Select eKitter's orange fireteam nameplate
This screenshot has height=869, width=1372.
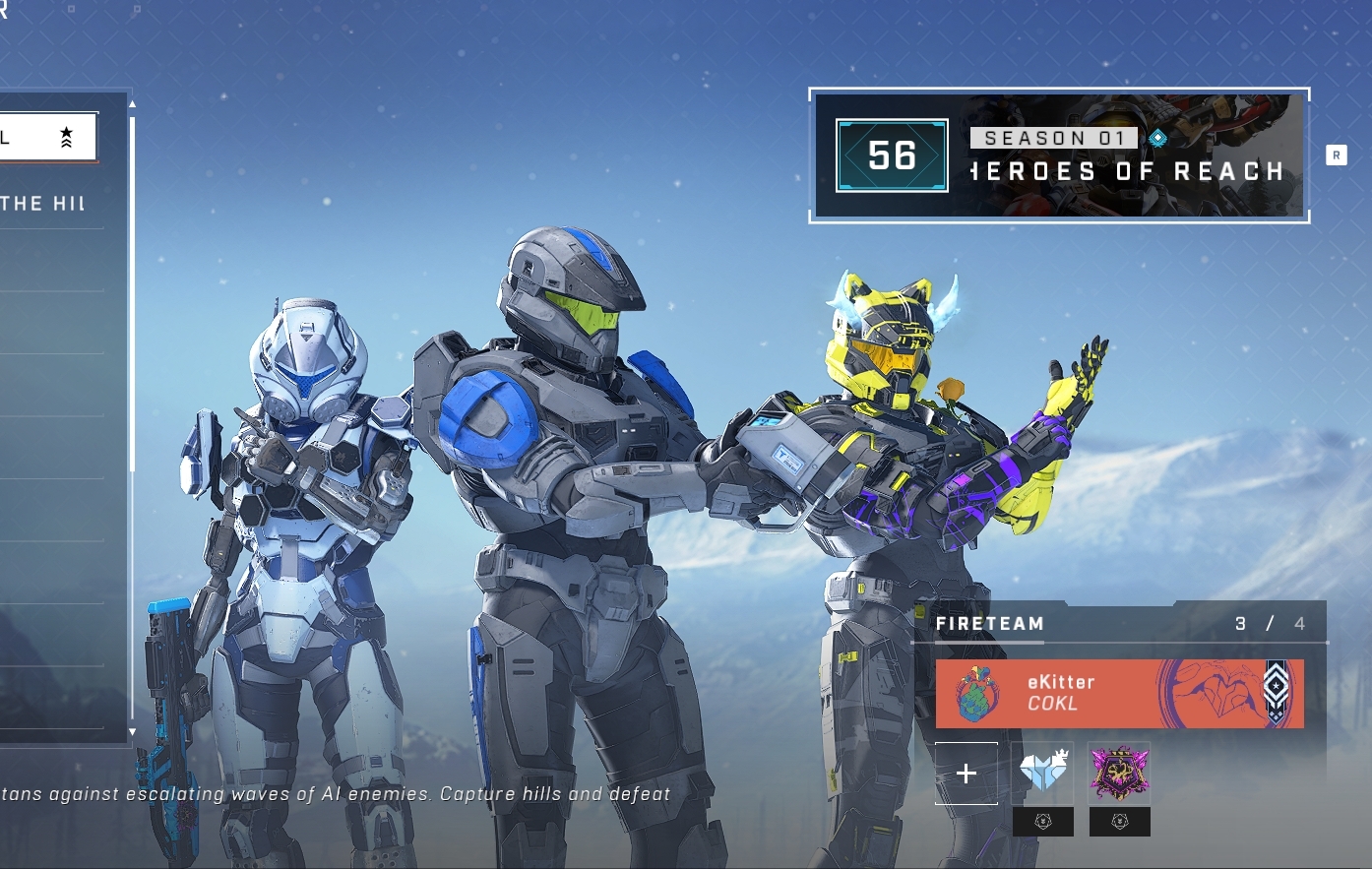coord(1119,694)
